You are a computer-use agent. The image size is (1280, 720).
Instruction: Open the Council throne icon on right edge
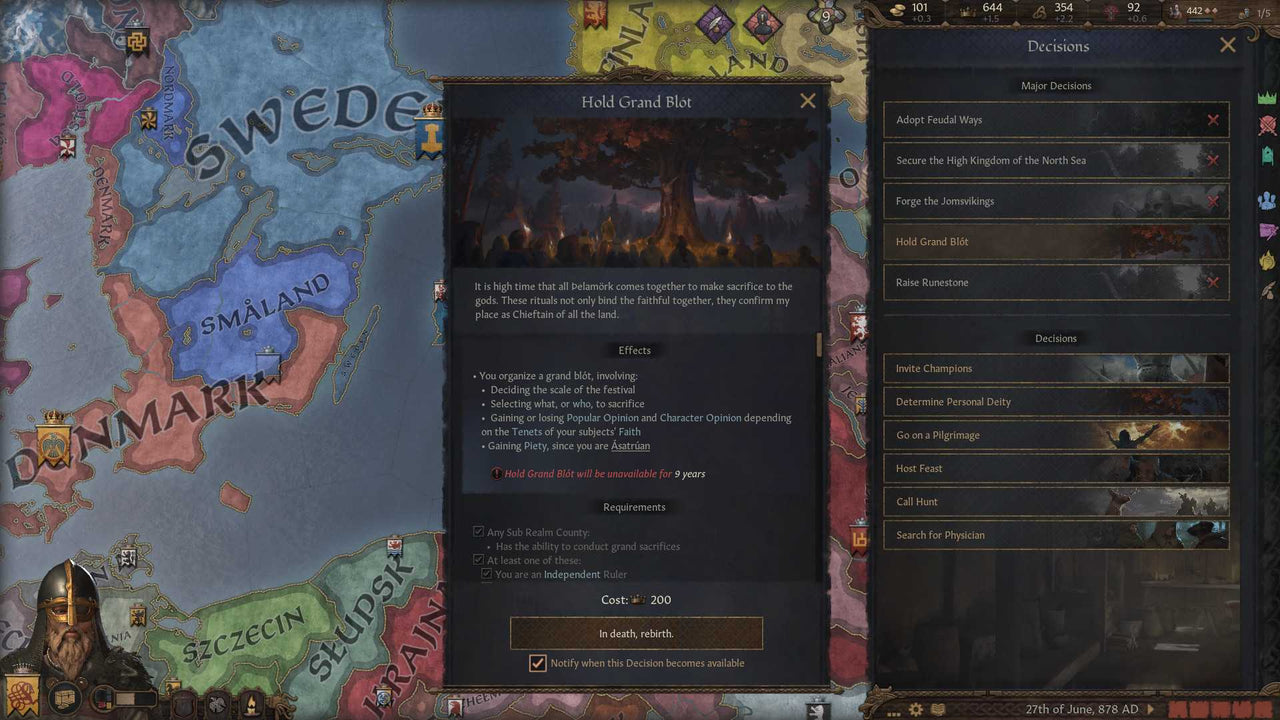point(1268,156)
